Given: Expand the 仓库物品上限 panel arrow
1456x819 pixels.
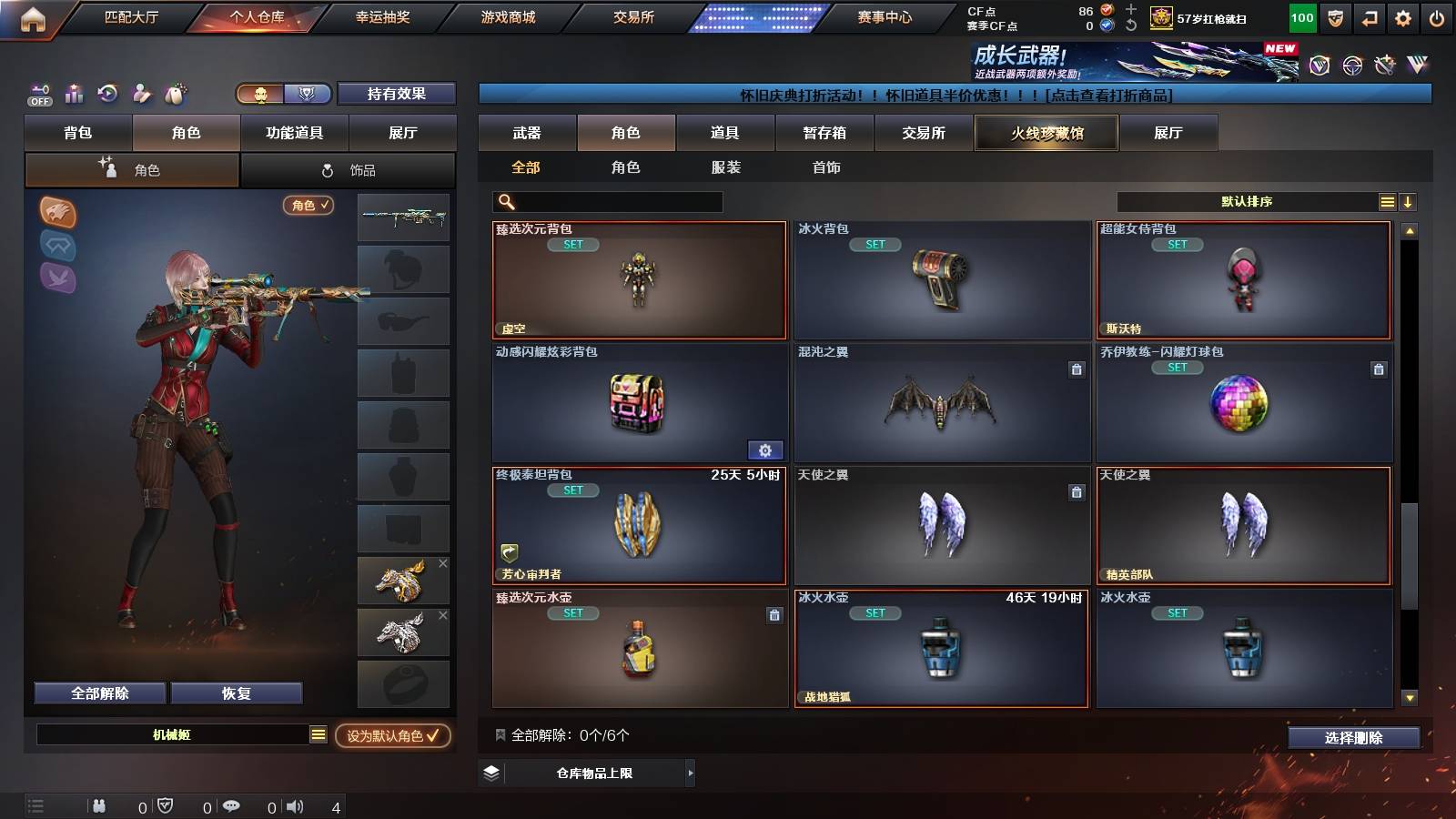Looking at the screenshot, I should click(x=689, y=773).
